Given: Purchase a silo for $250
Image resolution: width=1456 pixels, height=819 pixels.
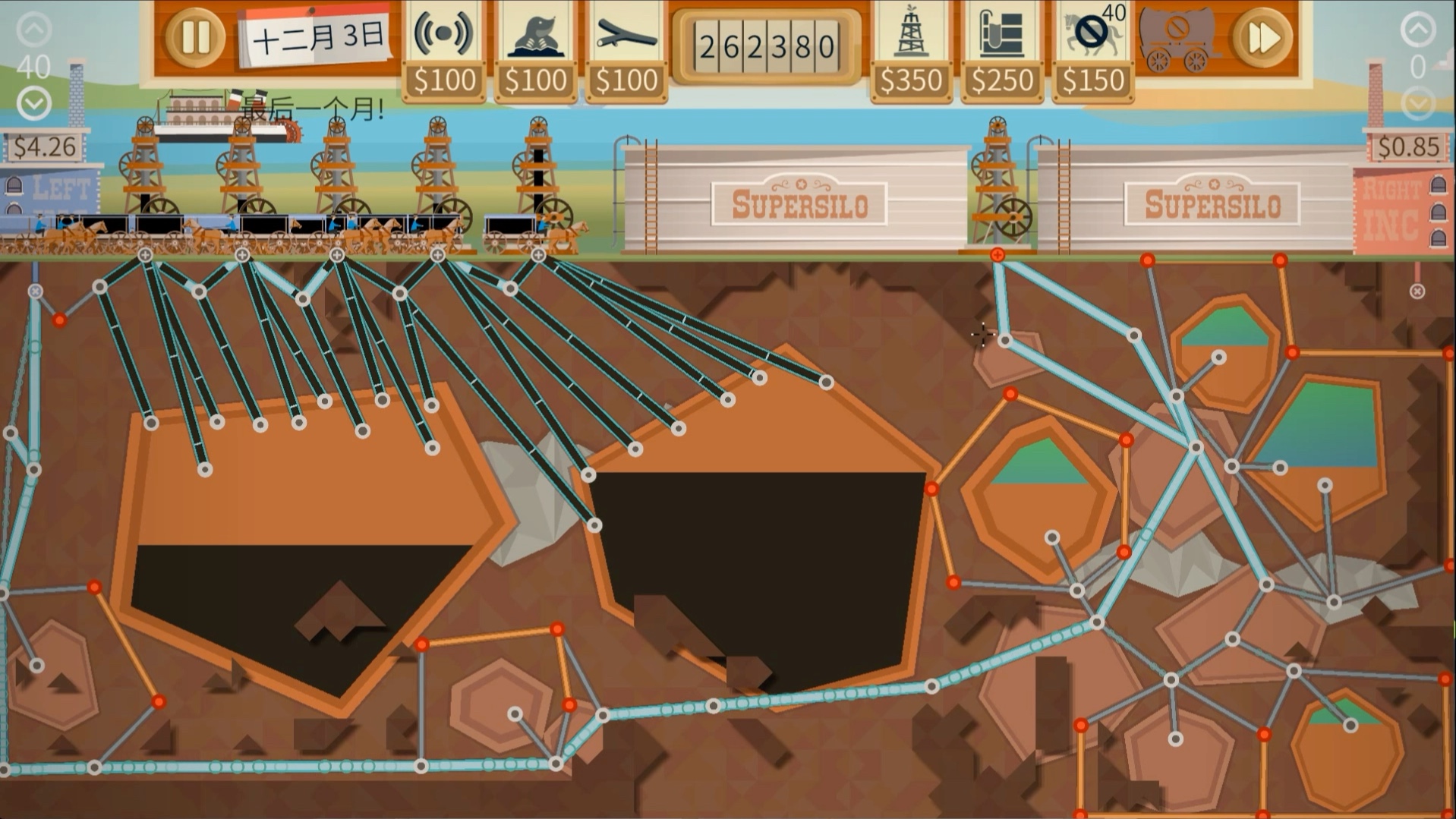Looking at the screenshot, I should click(1001, 51).
